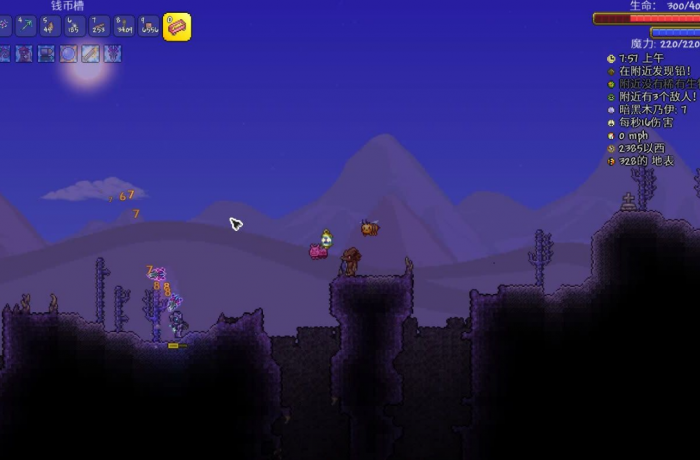This screenshot has width=700, height=460.
Task: Click the diagonal blade buff icon
Action: [91, 54]
